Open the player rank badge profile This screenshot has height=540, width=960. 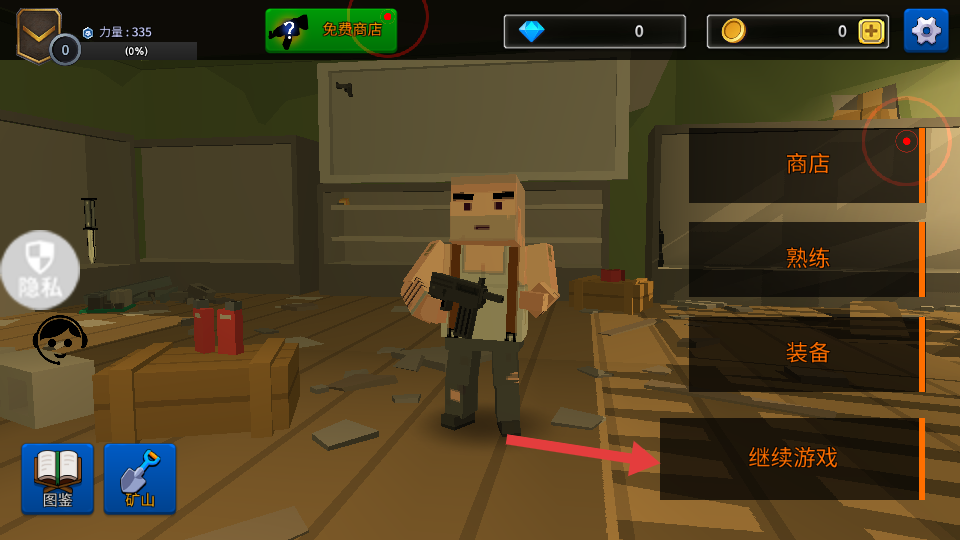tap(40, 34)
